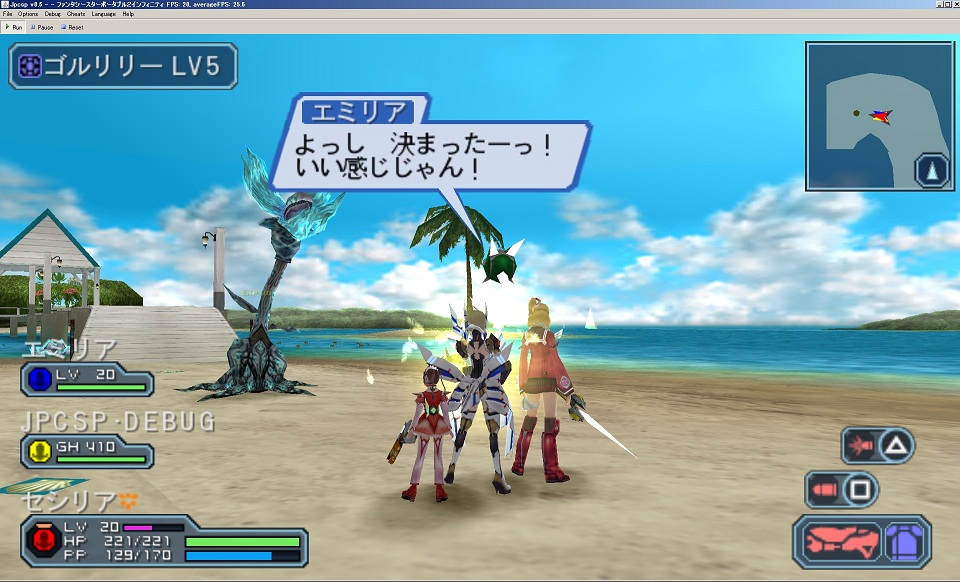
Task: Select the red rifle weapon icon
Action: (839, 541)
